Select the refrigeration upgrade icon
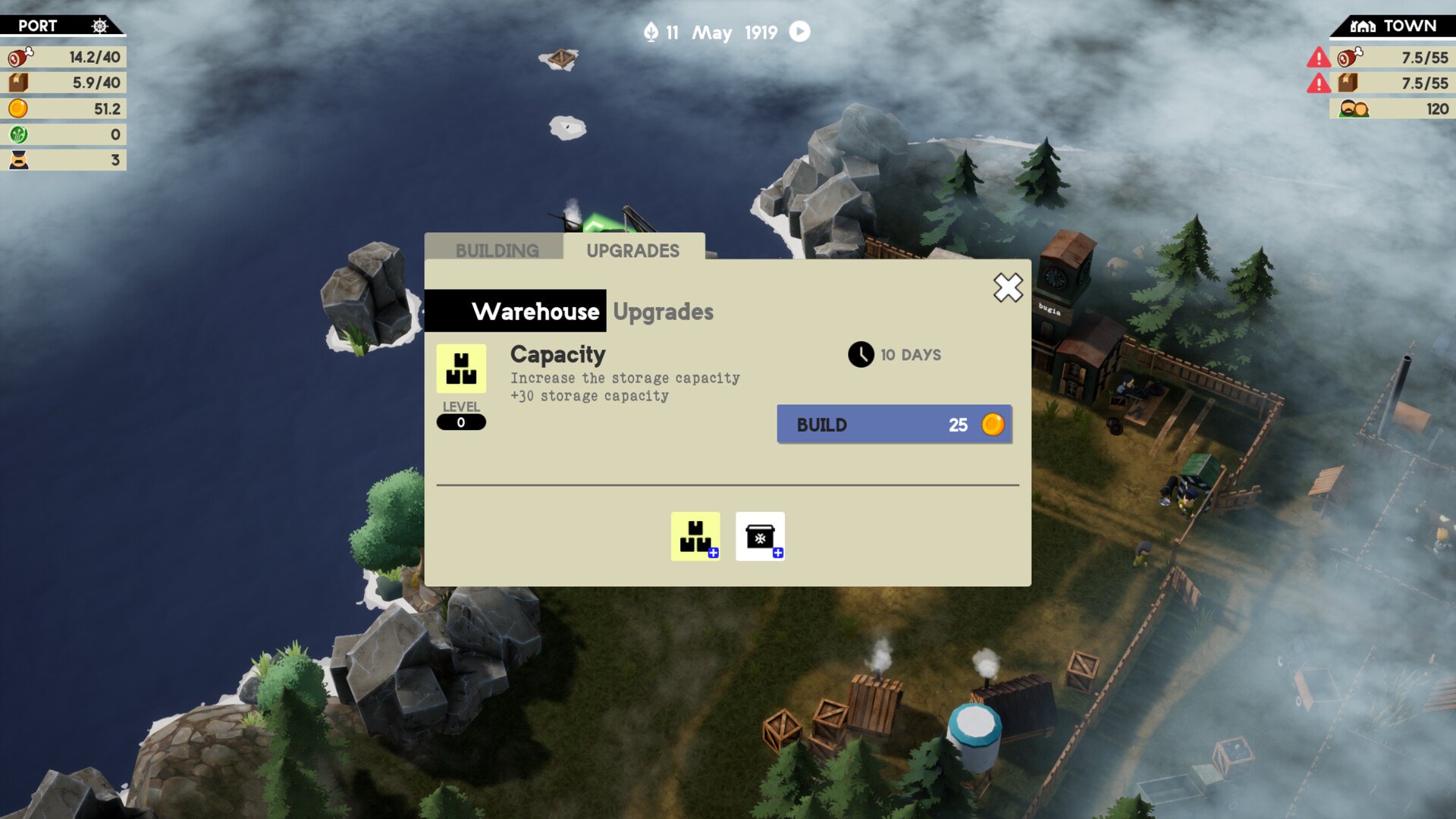Screen dimensions: 1456x819 [760, 536]
